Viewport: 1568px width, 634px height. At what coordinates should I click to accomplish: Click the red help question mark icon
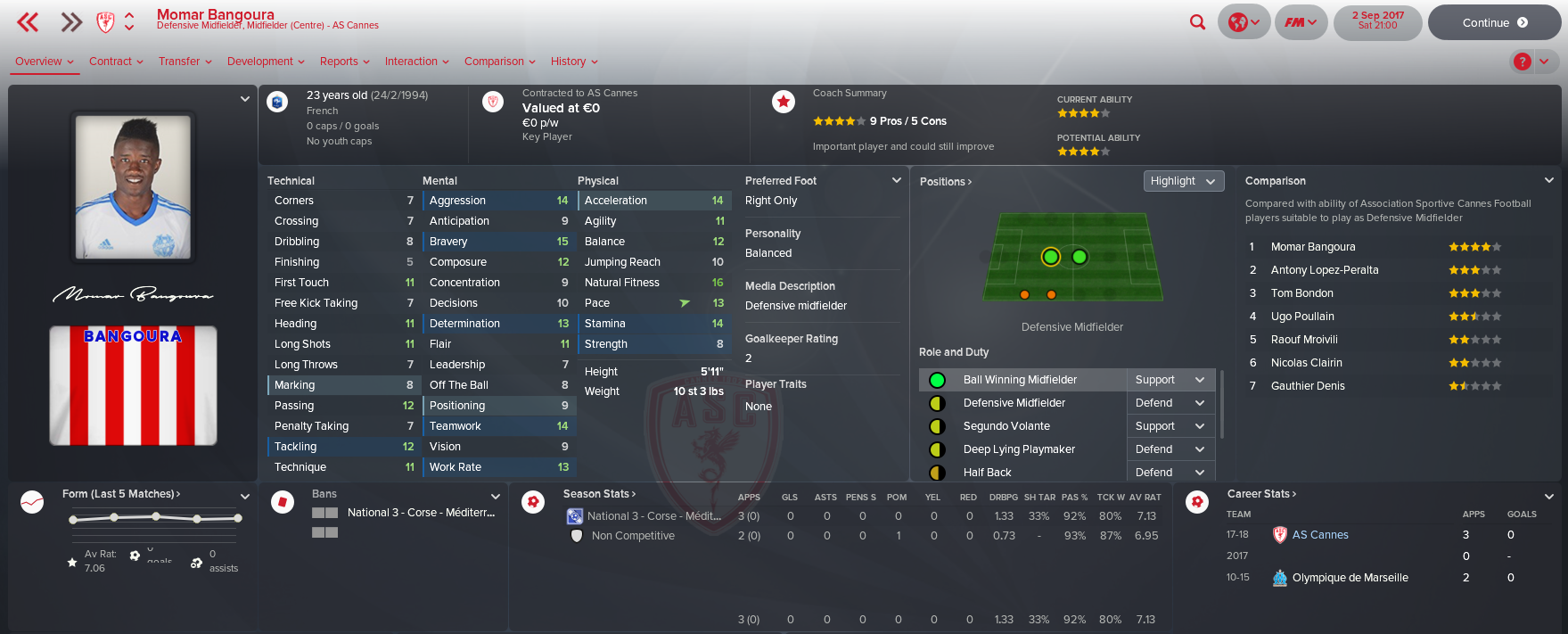pos(1522,62)
